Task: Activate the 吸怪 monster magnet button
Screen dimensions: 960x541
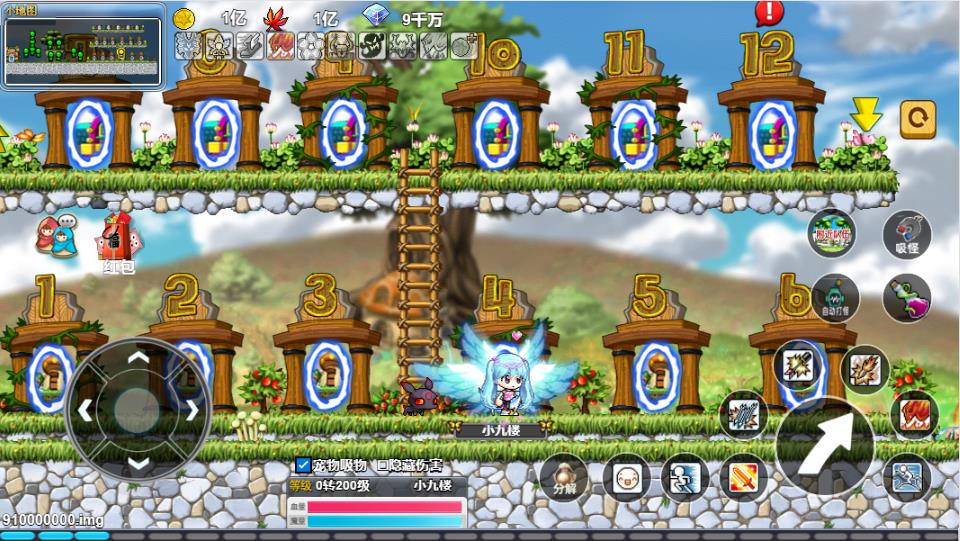Action: pyautogui.click(x=907, y=236)
